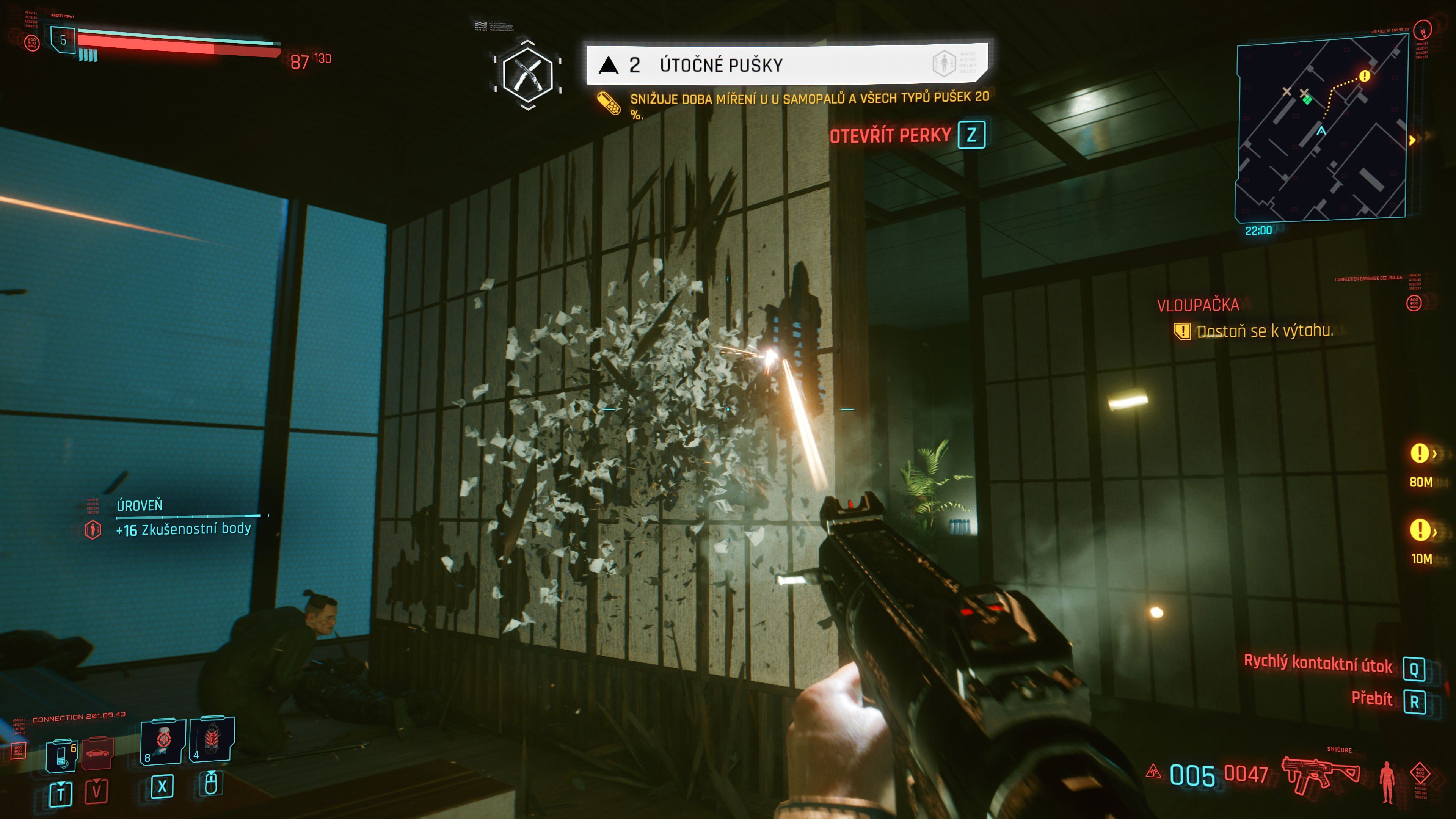Use the phone icon in the quick bar
The width and height of the screenshot is (1456, 819).
pos(61,755)
